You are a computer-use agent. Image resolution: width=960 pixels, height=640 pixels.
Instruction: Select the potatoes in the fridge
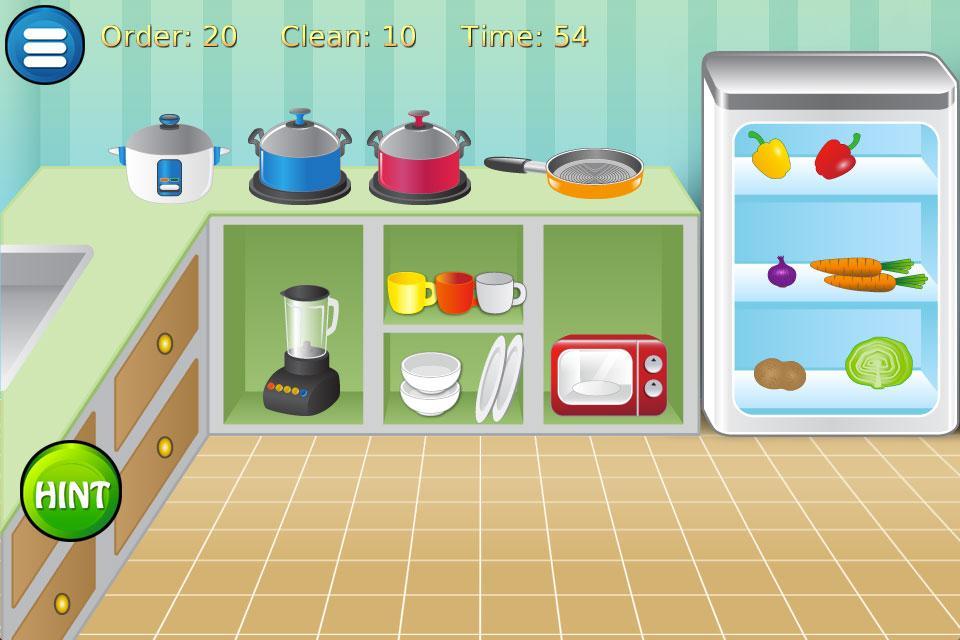[780, 374]
